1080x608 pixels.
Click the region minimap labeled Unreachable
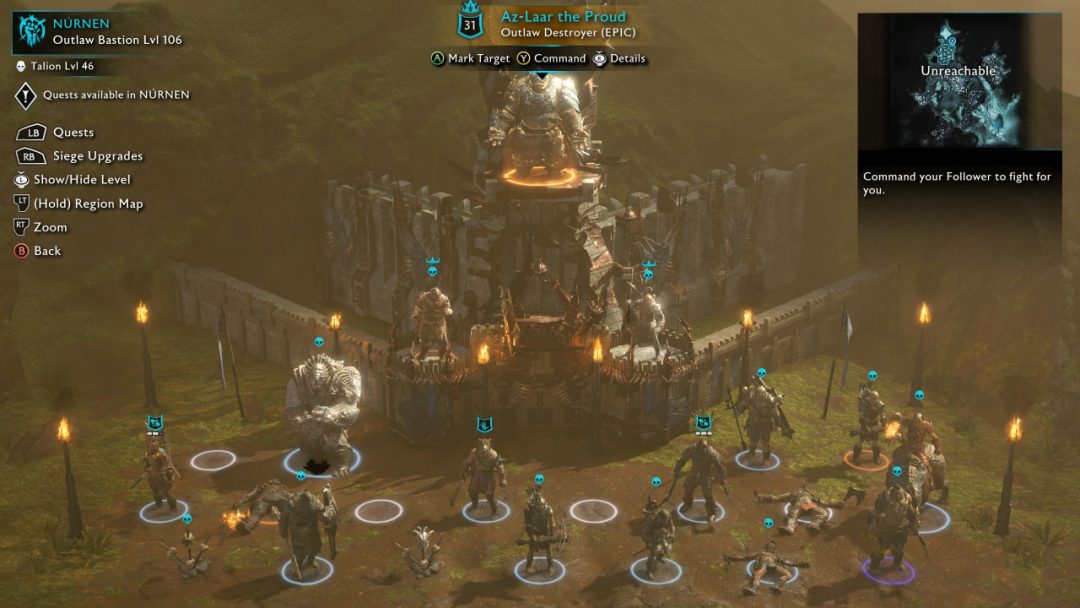[959, 82]
